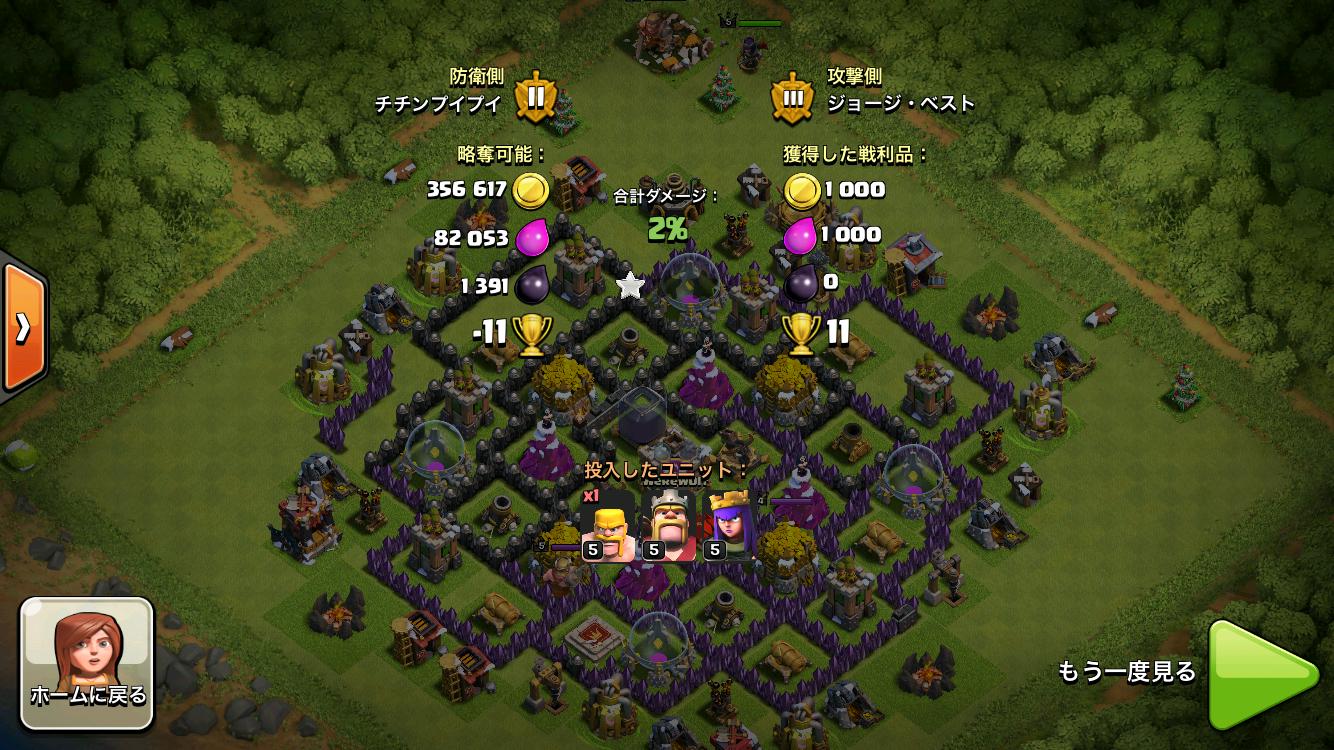This screenshot has width=1334, height=750.
Task: Return home with the ホームに戻る button
Action: (87, 663)
